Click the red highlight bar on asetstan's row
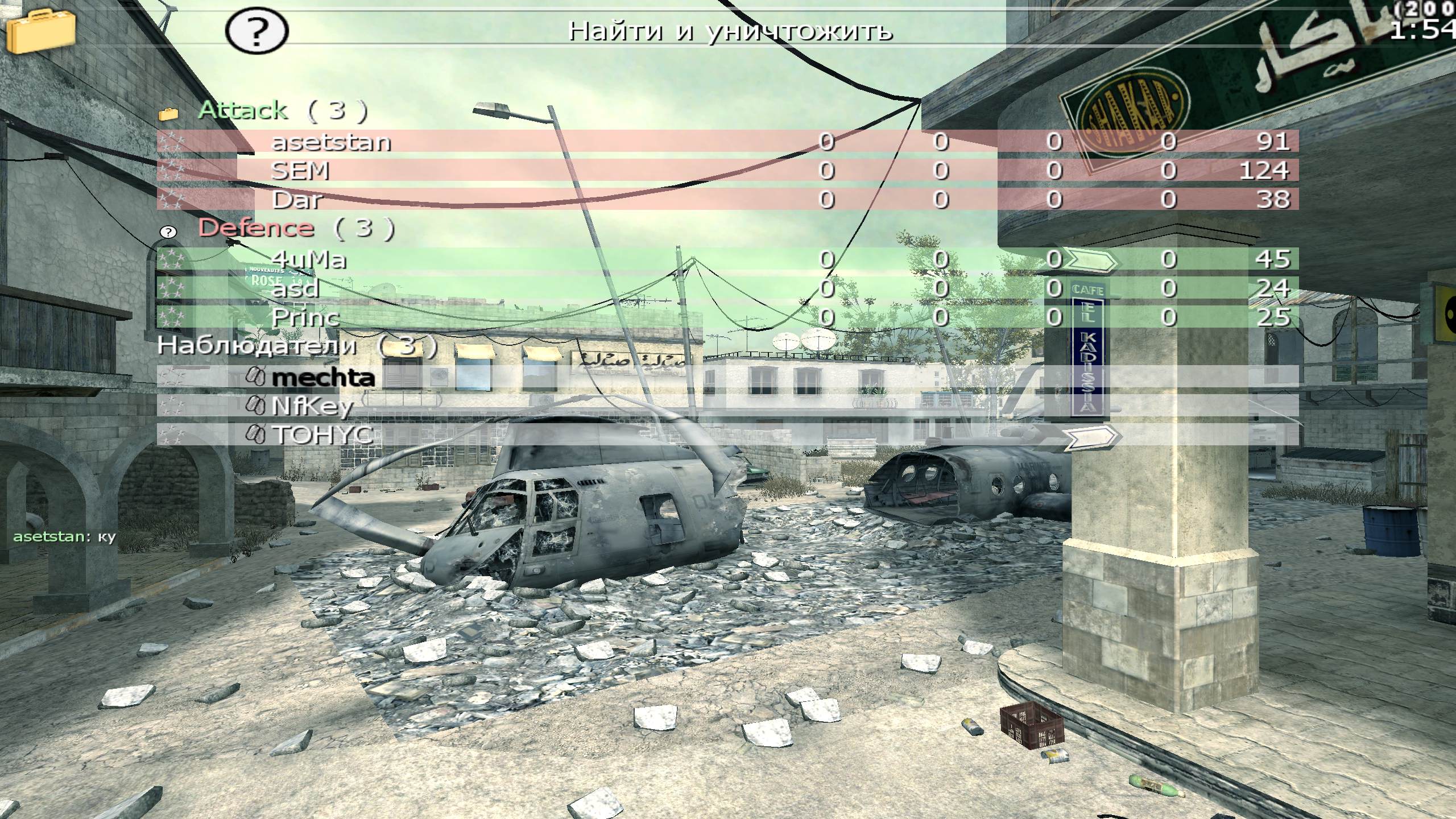This screenshot has height=819, width=1456. tap(626, 142)
